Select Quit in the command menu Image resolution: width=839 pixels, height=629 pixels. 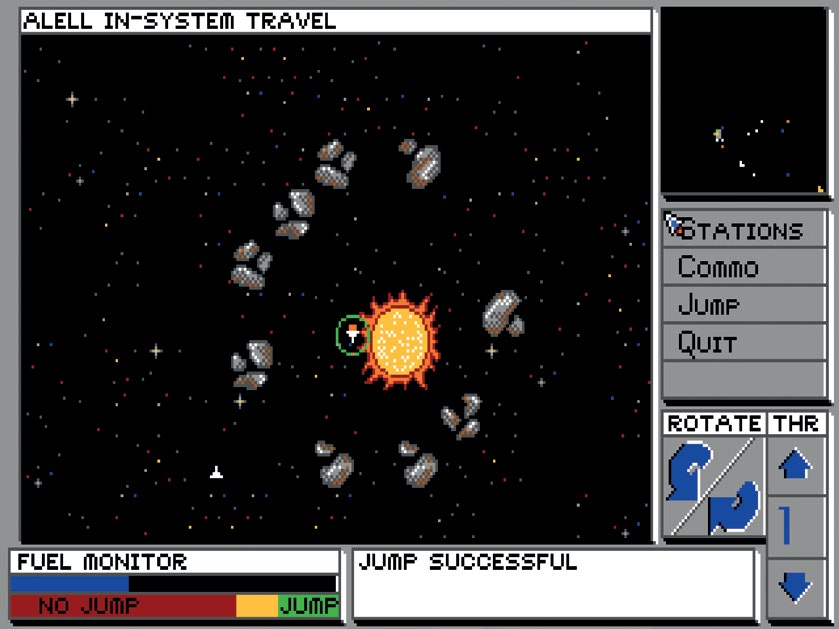tap(743, 343)
